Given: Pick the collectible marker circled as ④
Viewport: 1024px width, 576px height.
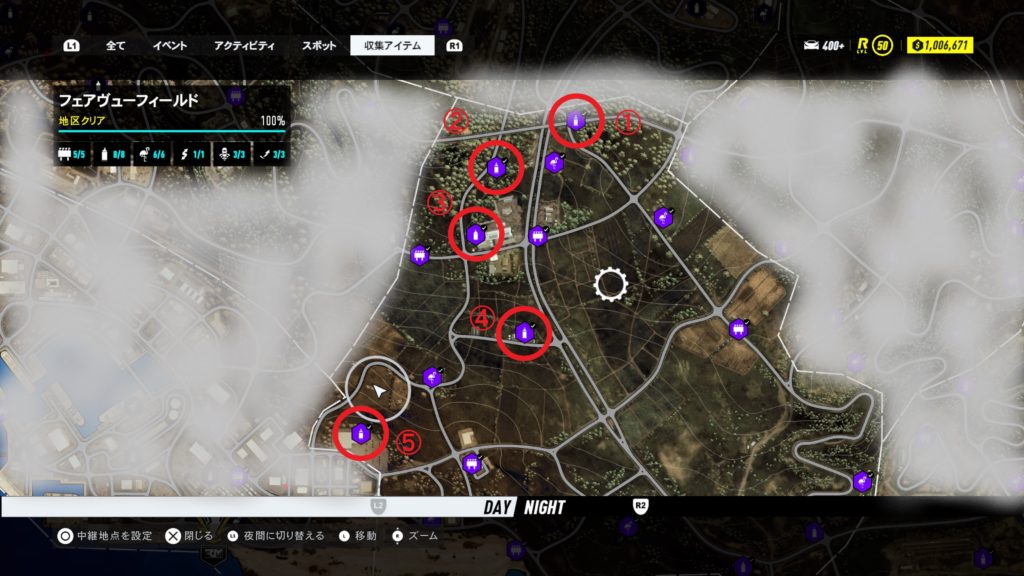Looking at the screenshot, I should click(x=523, y=332).
